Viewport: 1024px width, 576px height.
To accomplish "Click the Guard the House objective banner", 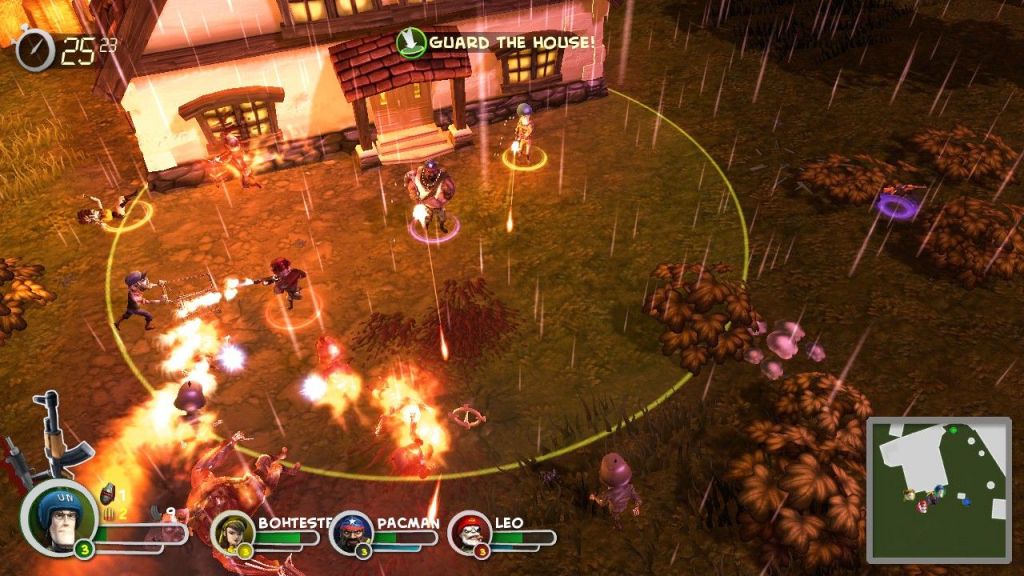I will tap(497, 42).
